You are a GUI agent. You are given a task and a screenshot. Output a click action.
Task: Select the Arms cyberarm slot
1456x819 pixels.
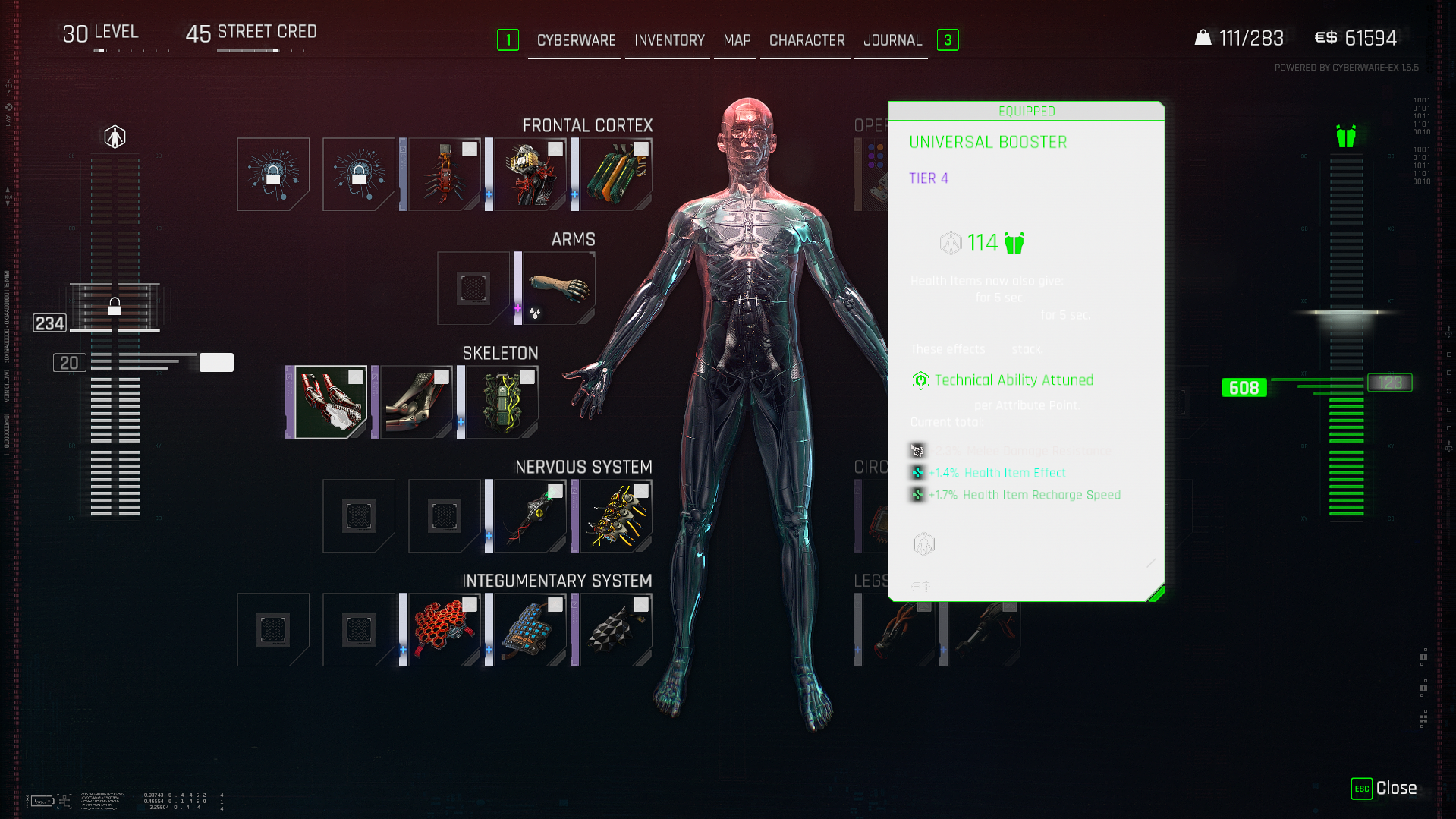[558, 288]
